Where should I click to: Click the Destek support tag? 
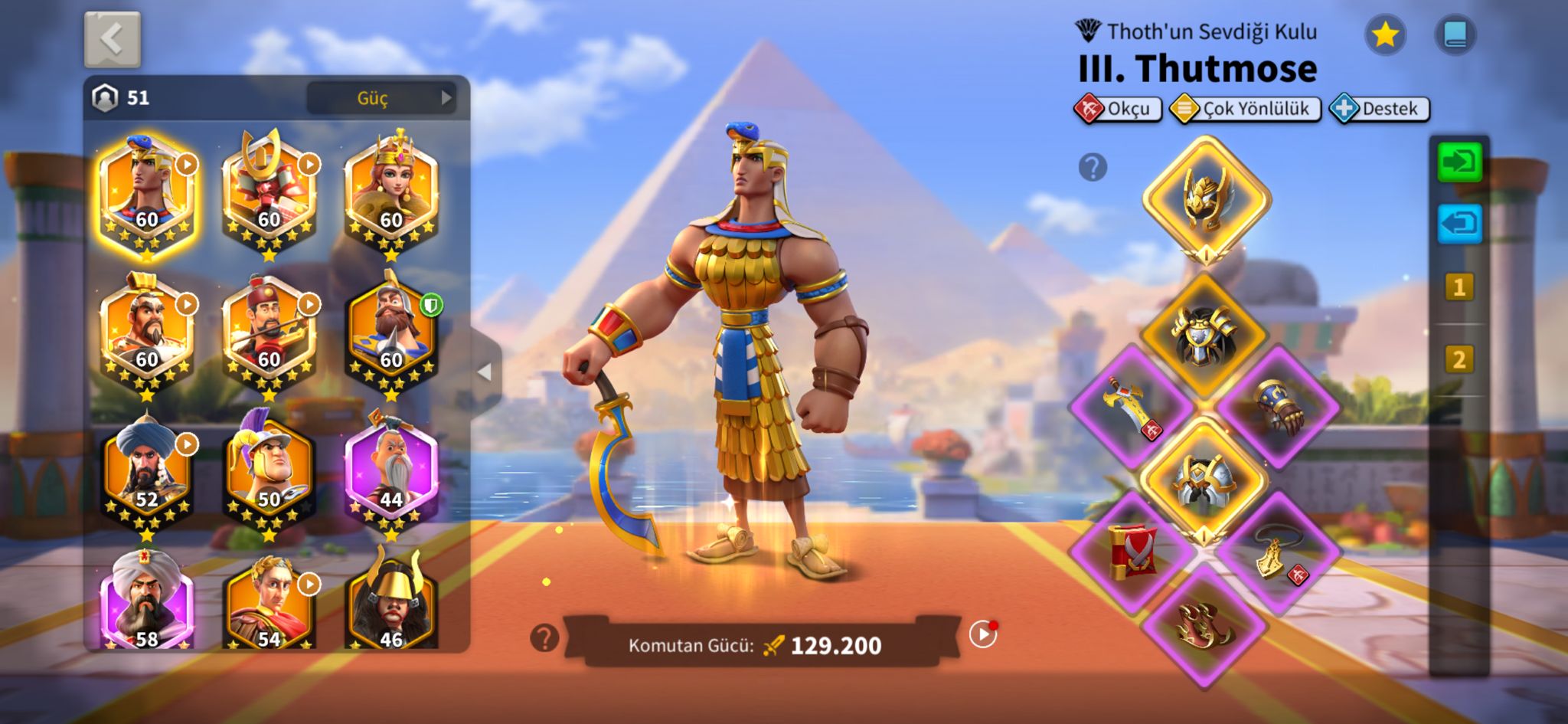pyautogui.click(x=1380, y=109)
